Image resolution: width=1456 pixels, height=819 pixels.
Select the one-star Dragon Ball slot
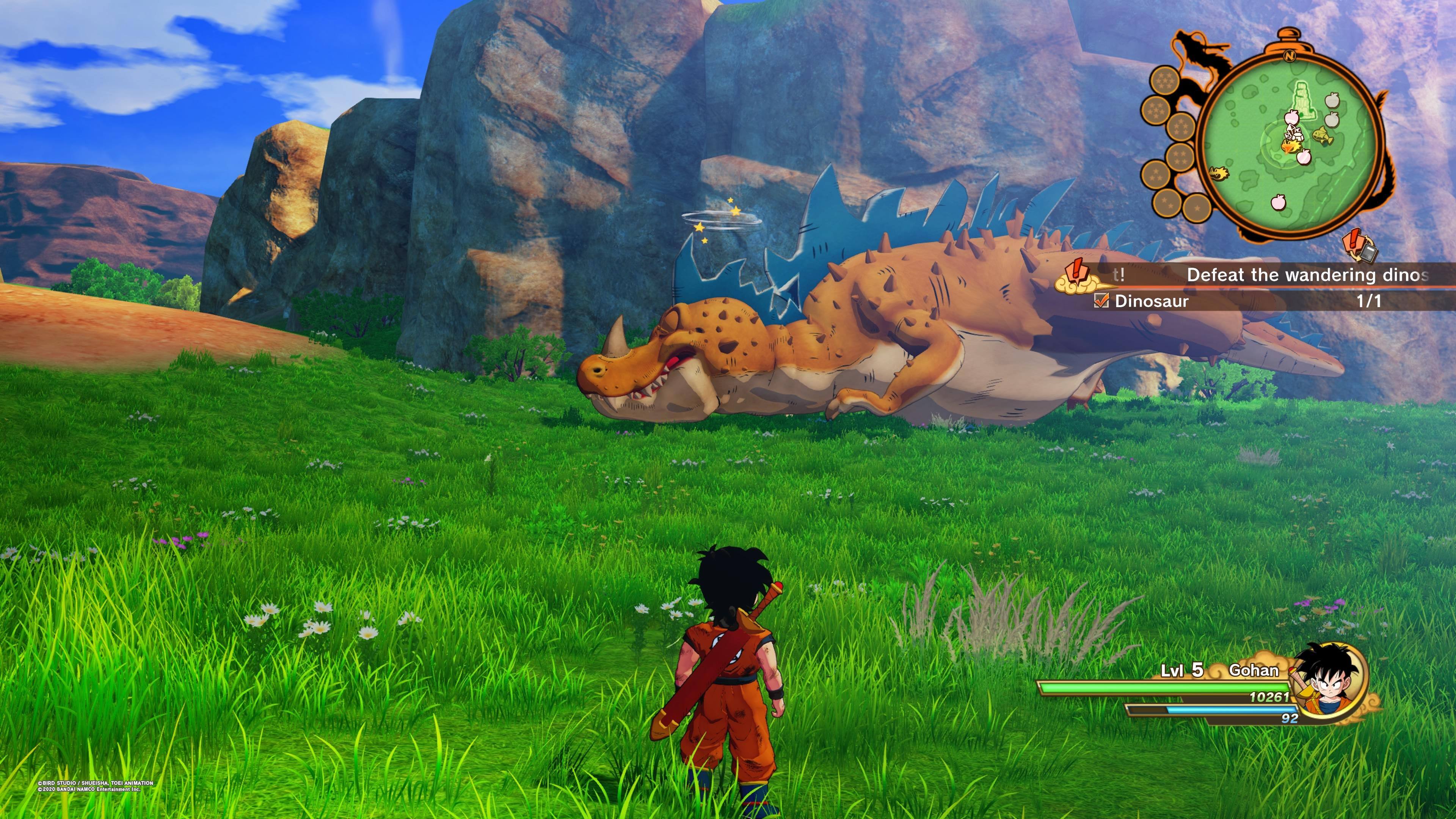coord(1197,207)
